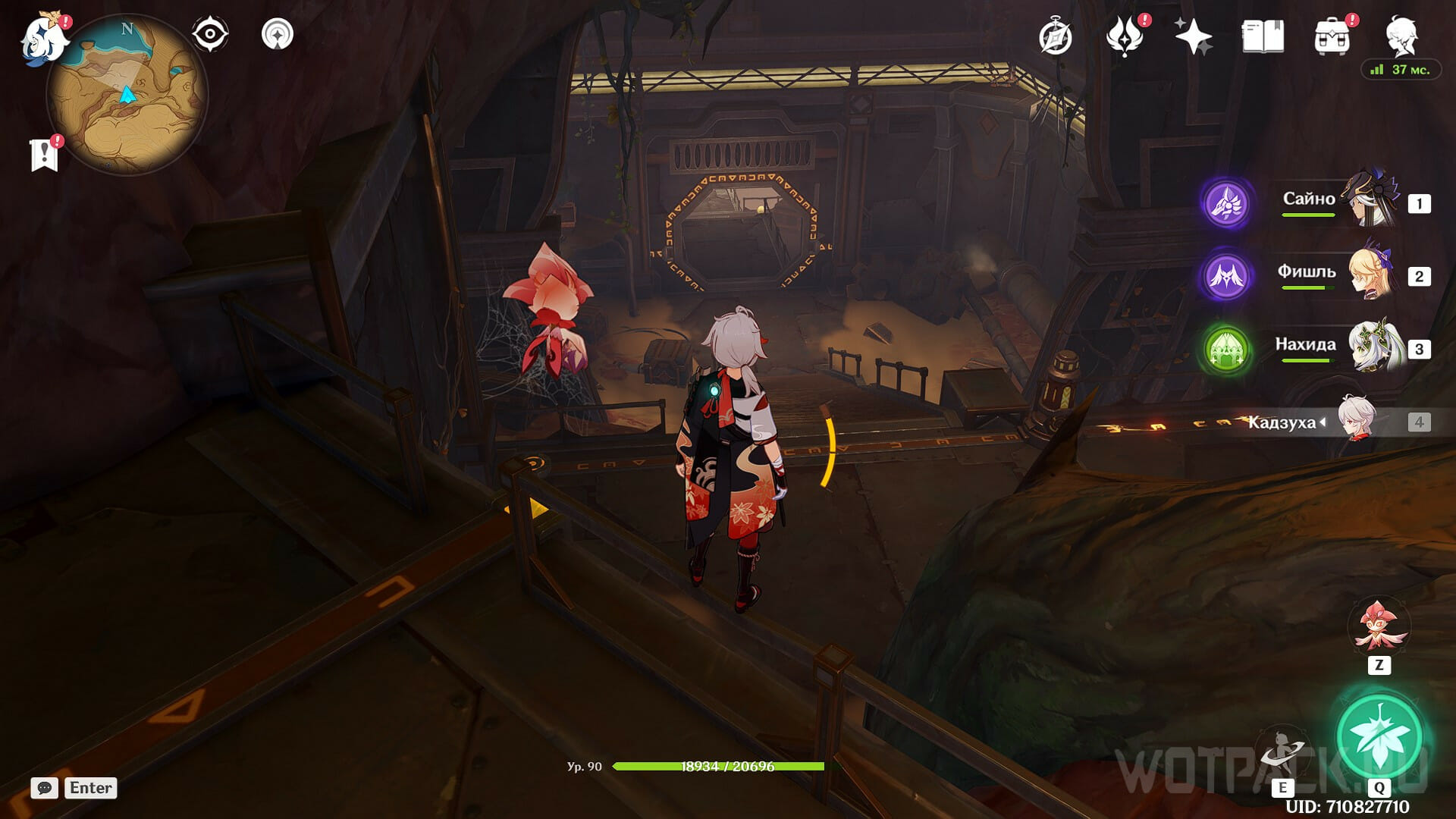Use the Seelie pet gadget icon
The image size is (1456, 819).
click(1378, 628)
